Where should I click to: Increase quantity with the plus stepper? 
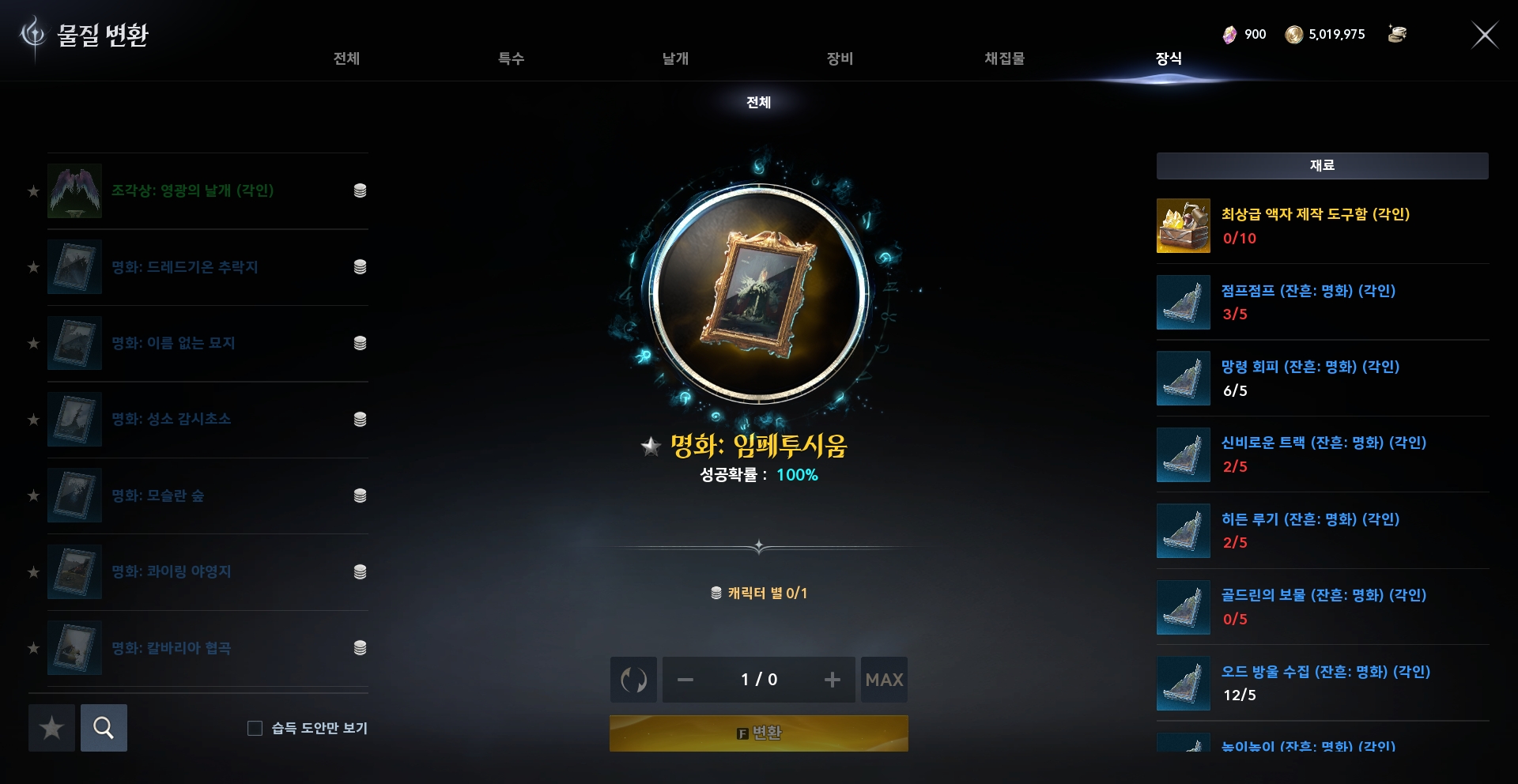tap(832, 680)
